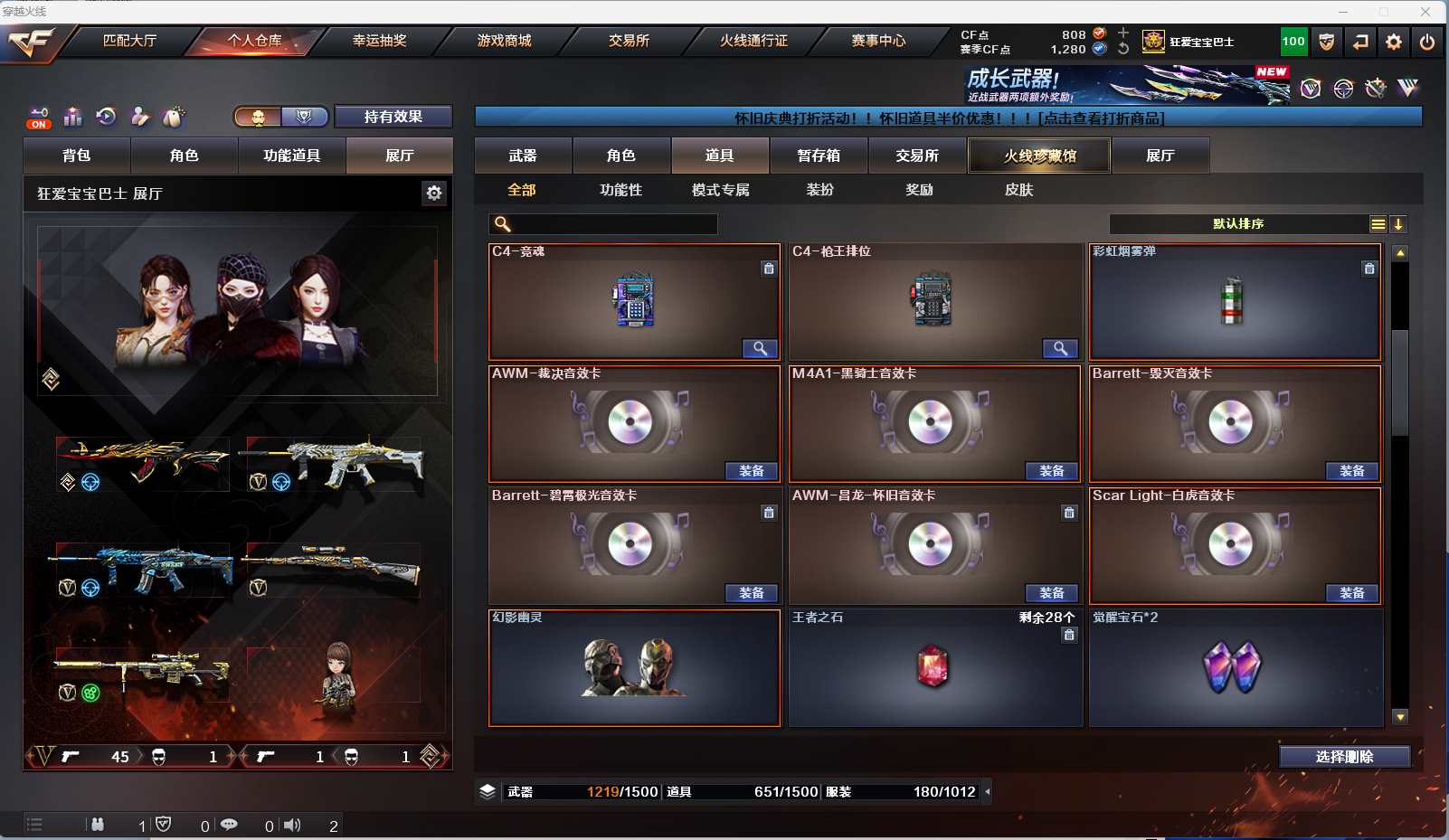
Task: Open 展厅 showroom gear settings
Action: tap(434, 193)
